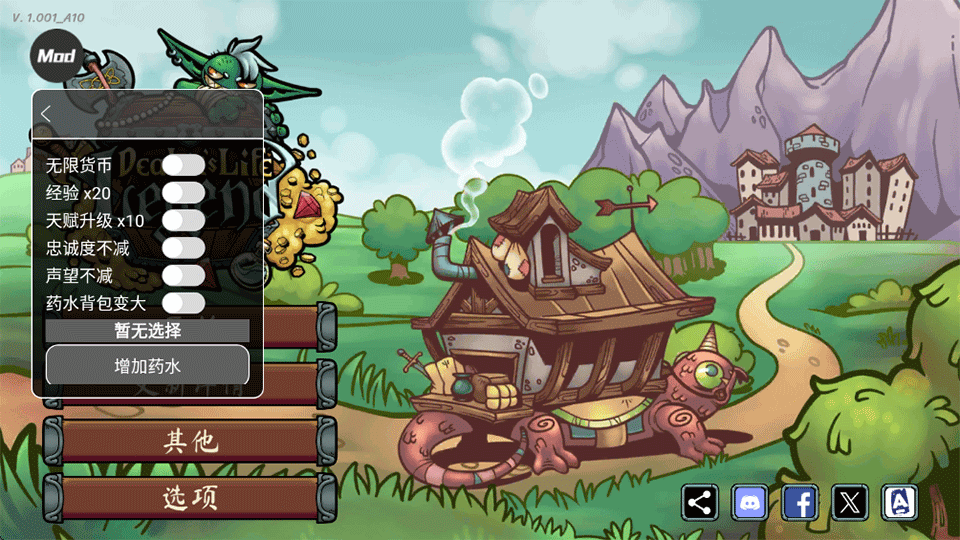Enable the 经验 x20 toggle

183,192
